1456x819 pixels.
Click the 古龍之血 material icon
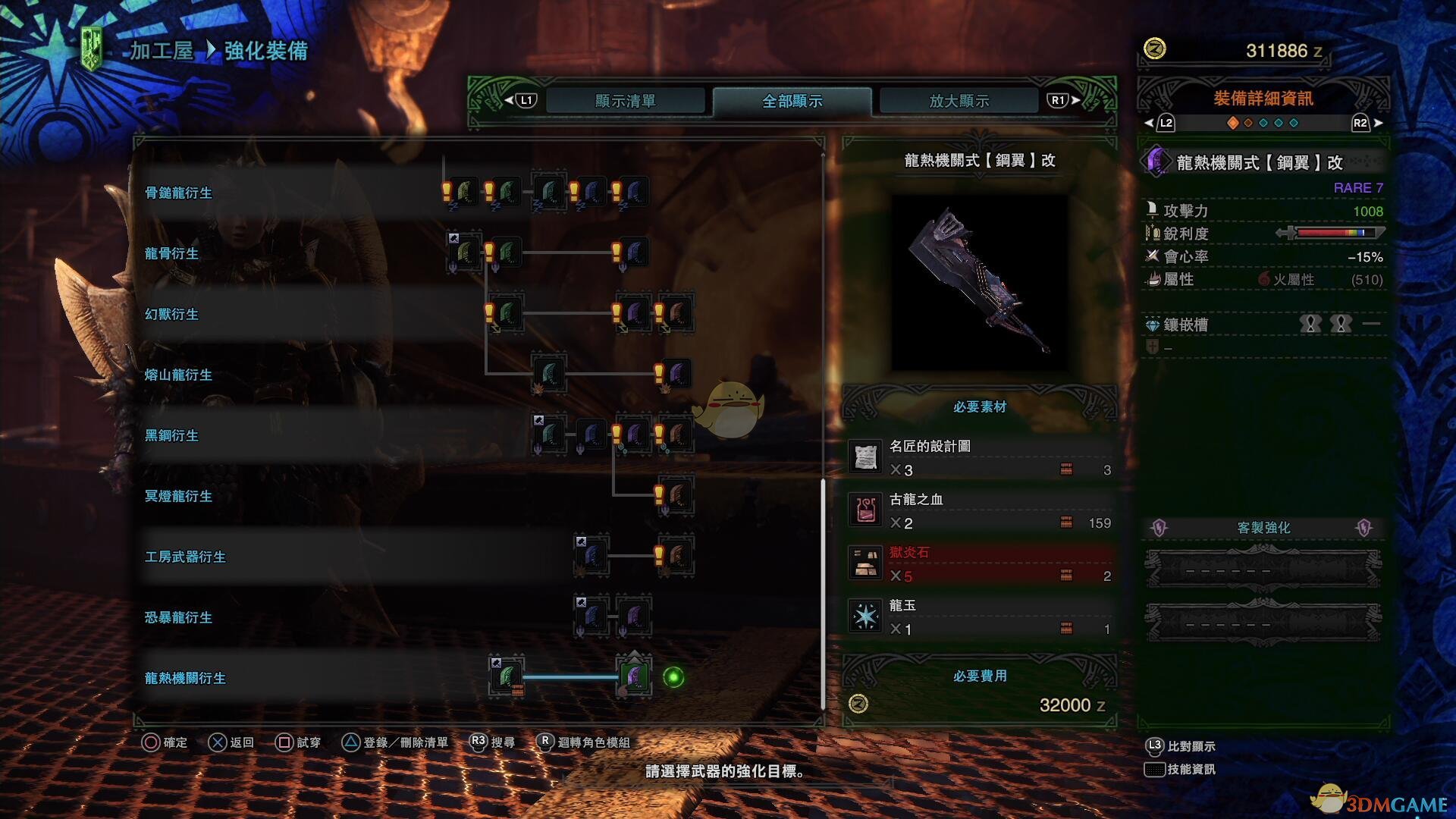866,510
